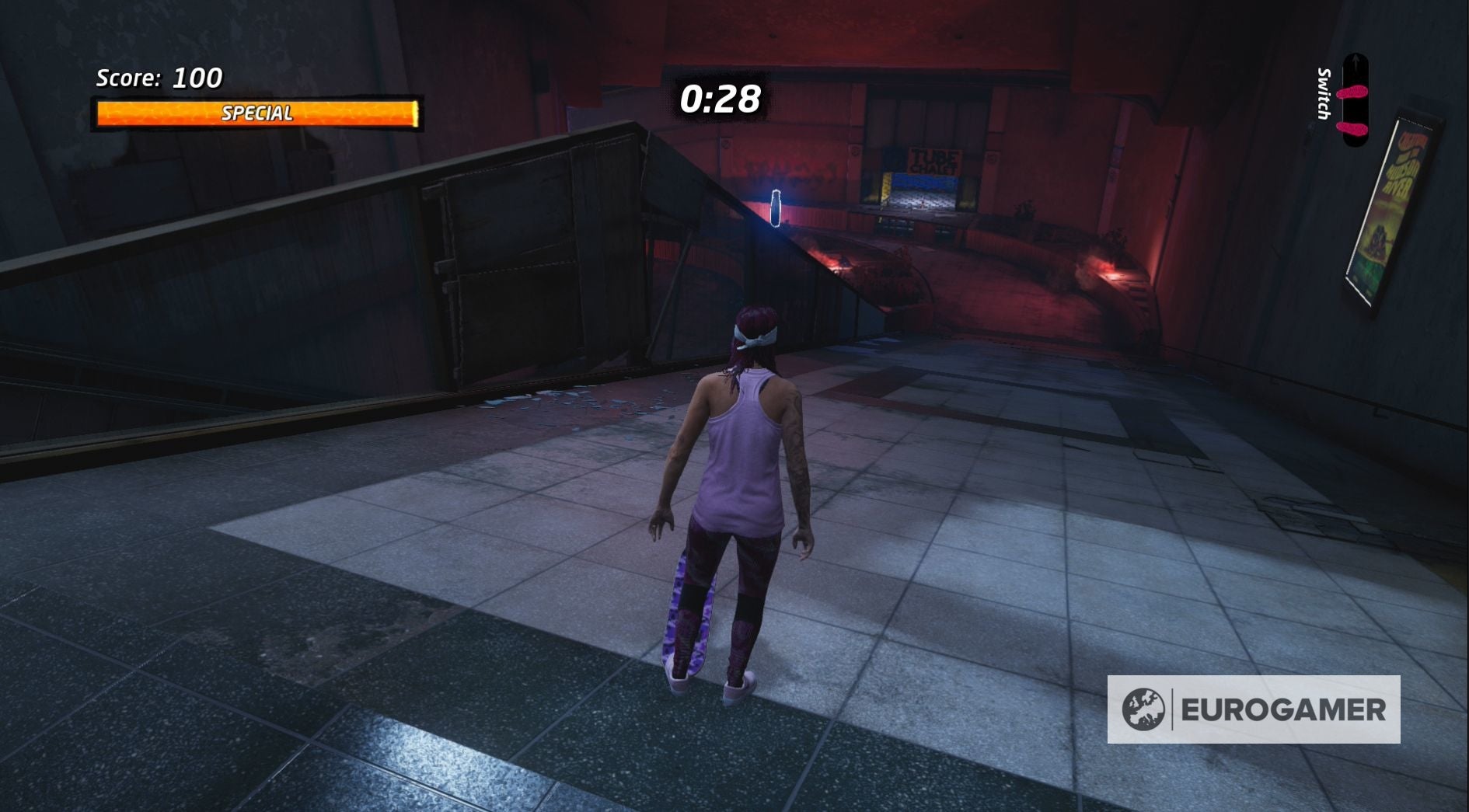
Task: Click the upward arrow above the stance board
Action: click(x=1356, y=62)
